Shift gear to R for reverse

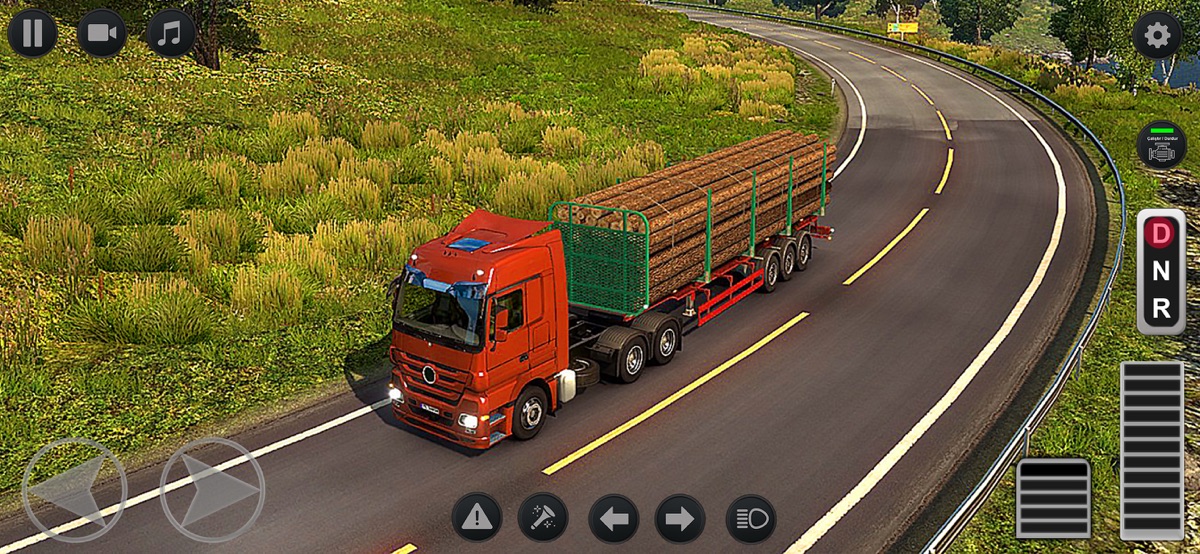1161,309
